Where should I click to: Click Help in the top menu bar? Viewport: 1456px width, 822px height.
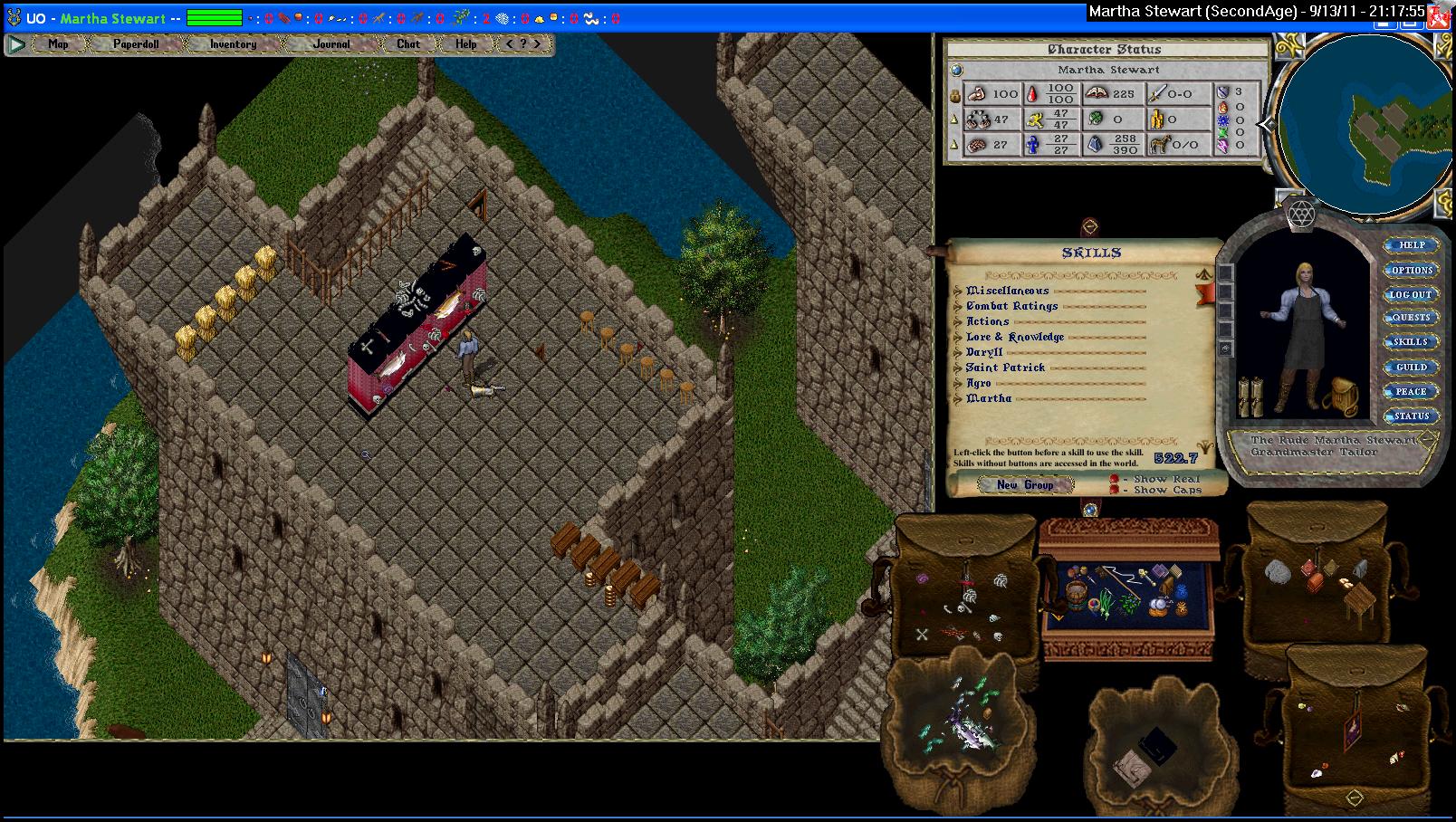click(465, 43)
